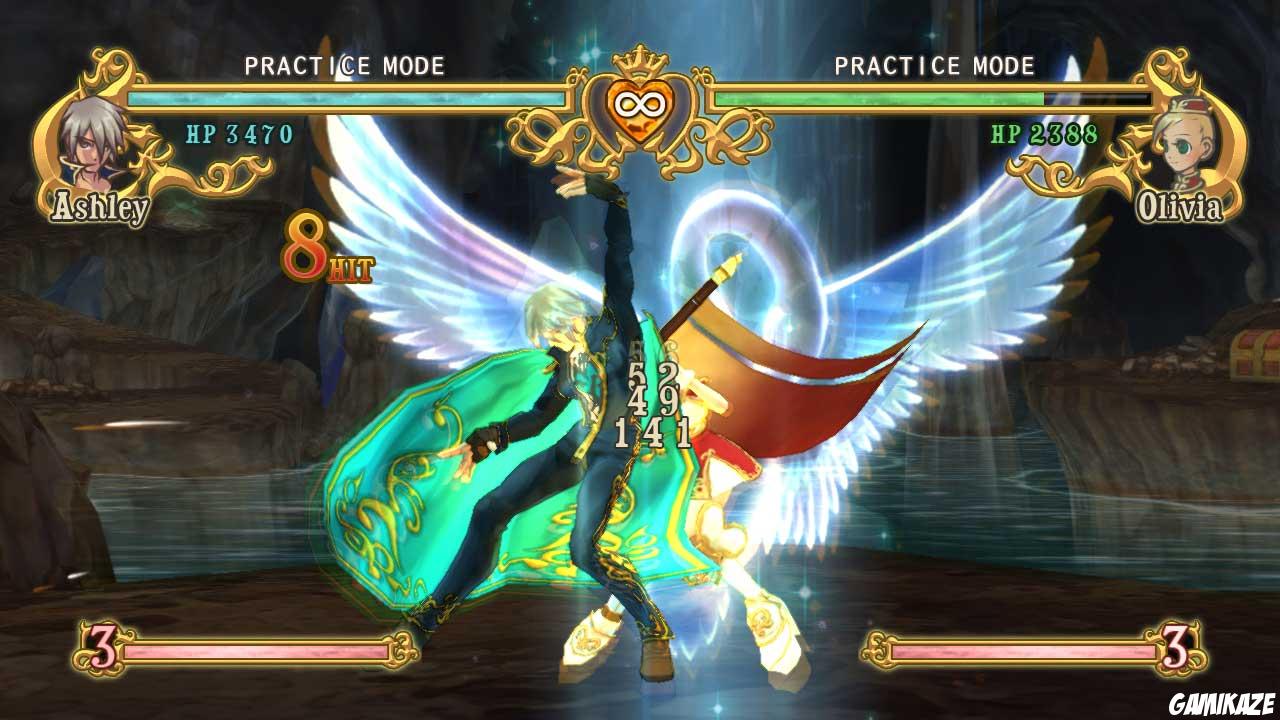This screenshot has width=1280, height=720.
Task: Click Olivia's green health bar
Action: coord(880,99)
